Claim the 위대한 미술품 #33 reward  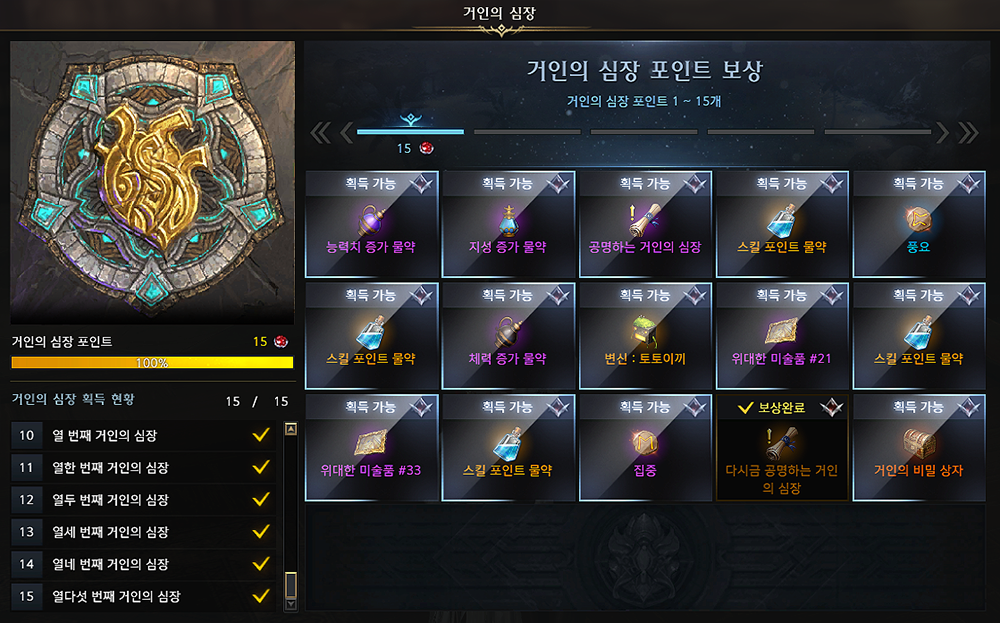click(x=372, y=448)
